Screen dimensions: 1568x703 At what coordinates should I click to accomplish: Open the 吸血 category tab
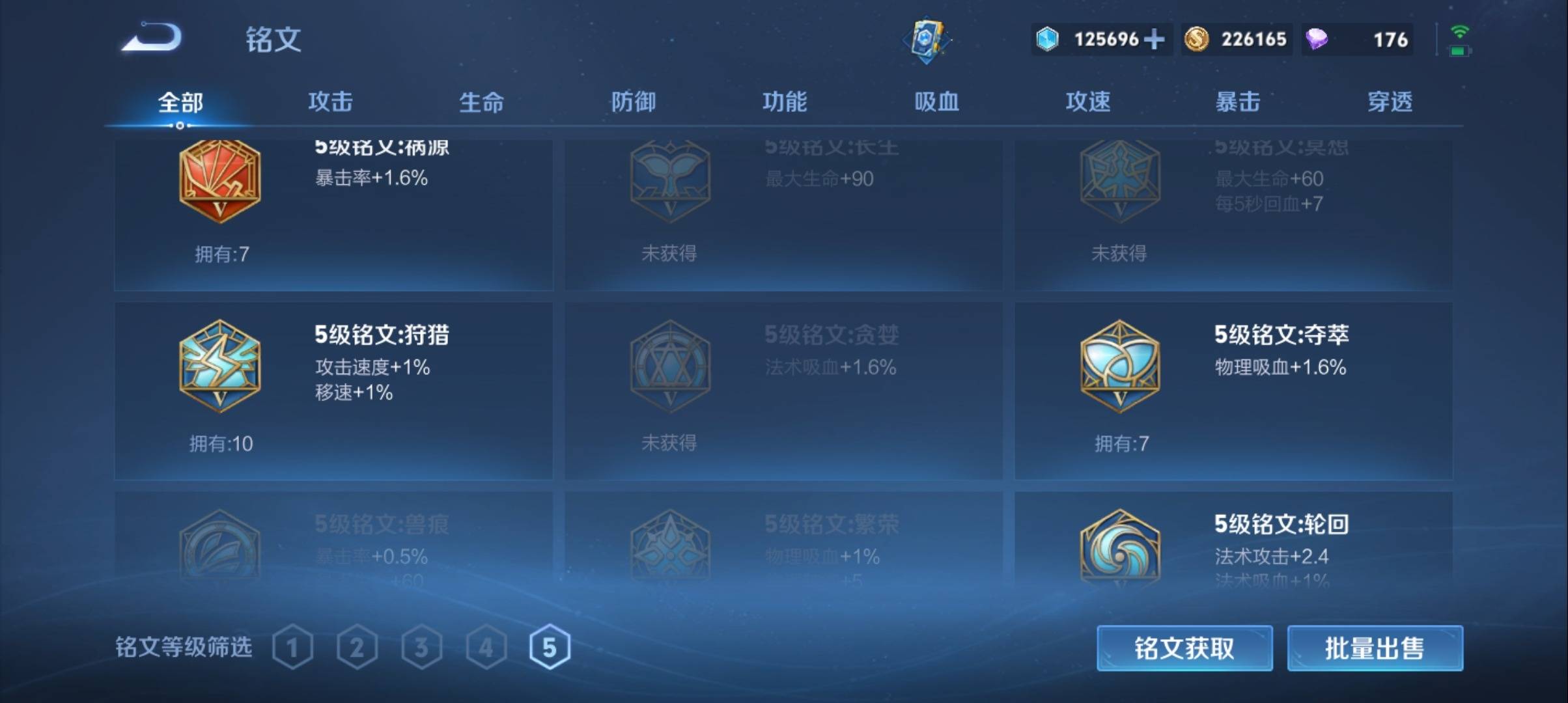tap(936, 102)
